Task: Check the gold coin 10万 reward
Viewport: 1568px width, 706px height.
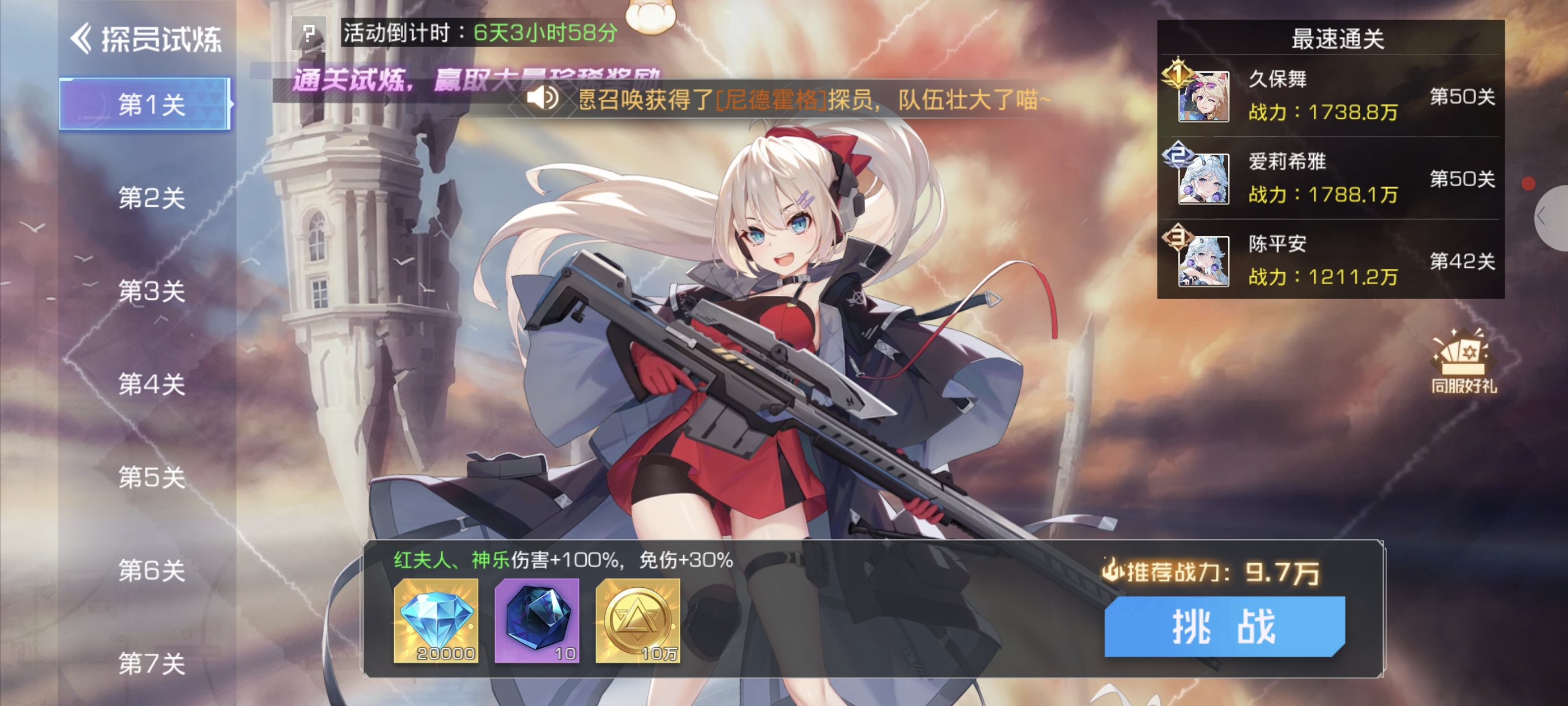Action: click(x=637, y=621)
